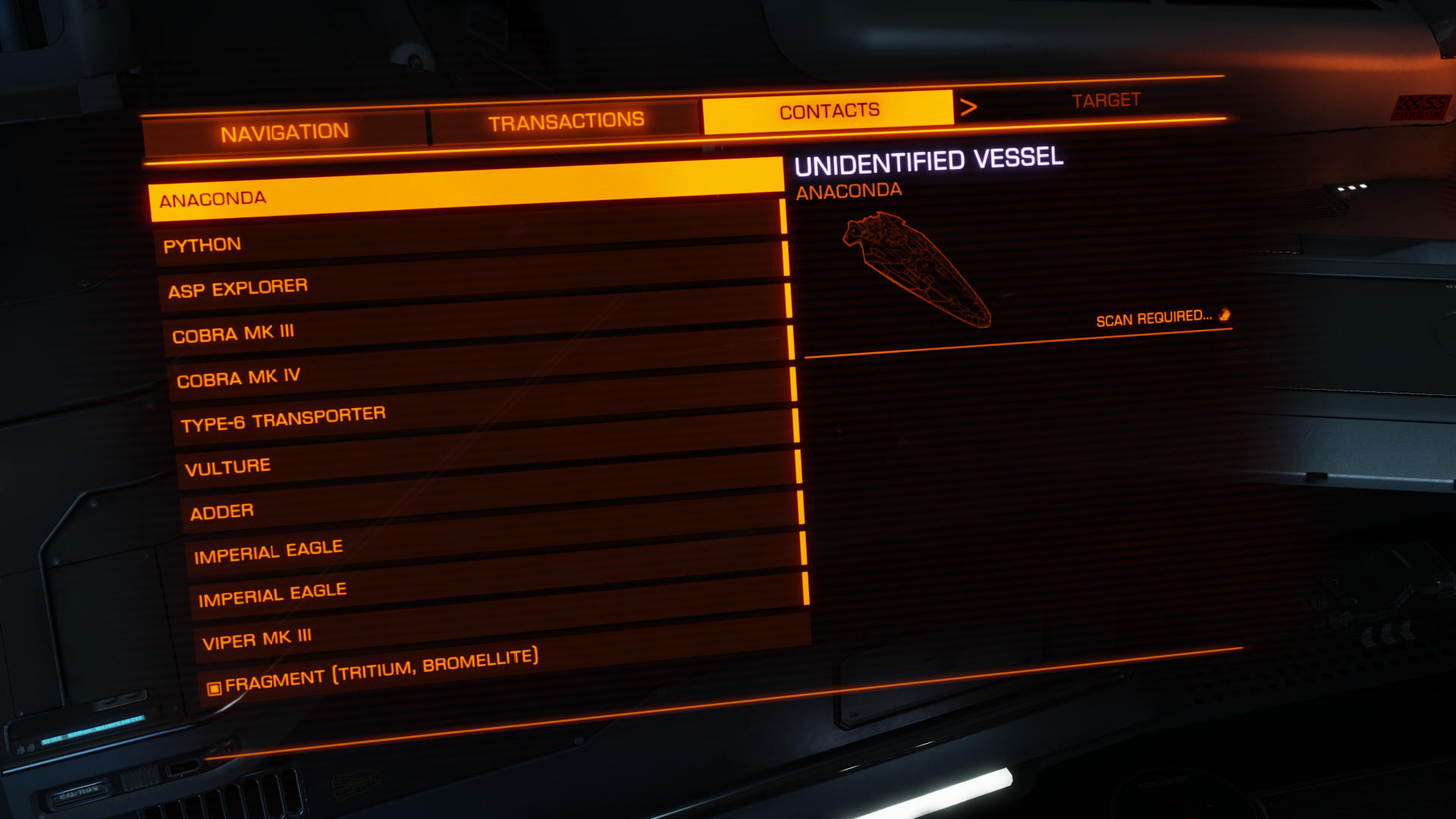Show the Target tab
Viewport: 1456px width, 819px height.
[1106, 101]
